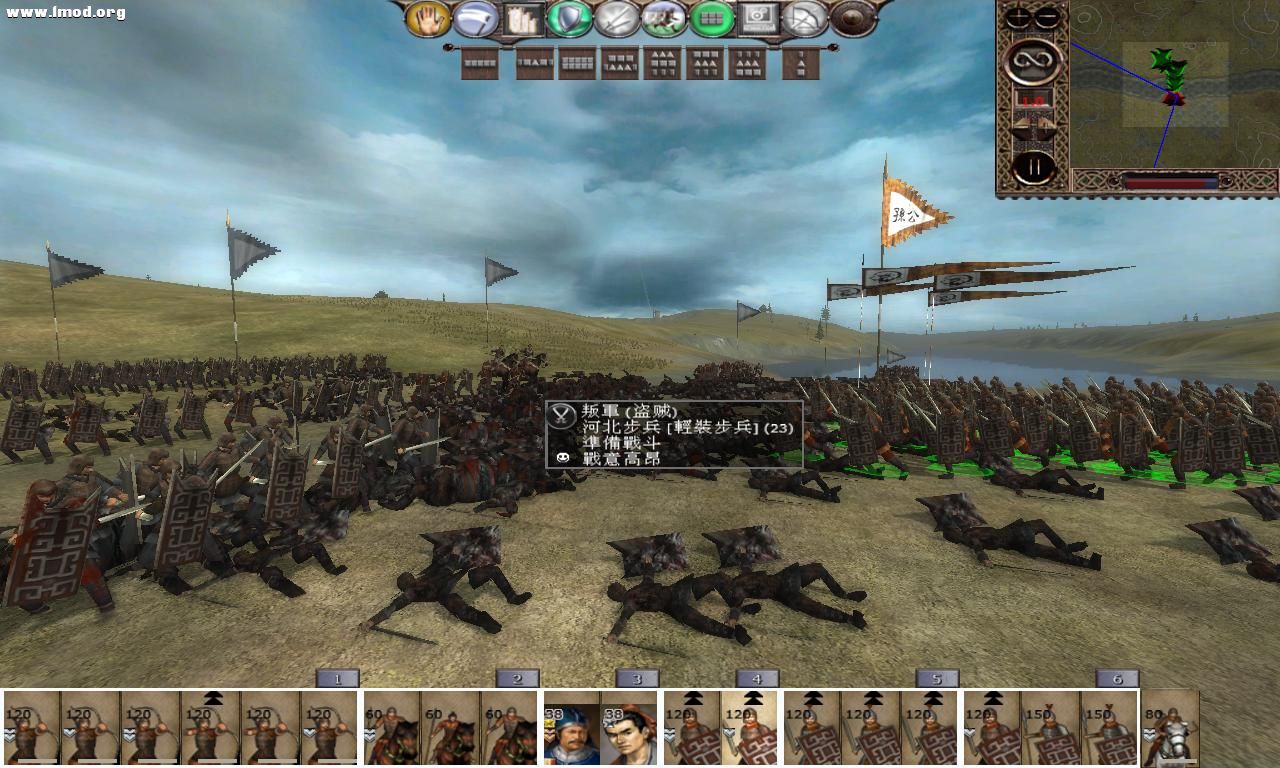Pause the battle with the pause button
This screenshot has height=768, width=1280.
pos(1035,165)
